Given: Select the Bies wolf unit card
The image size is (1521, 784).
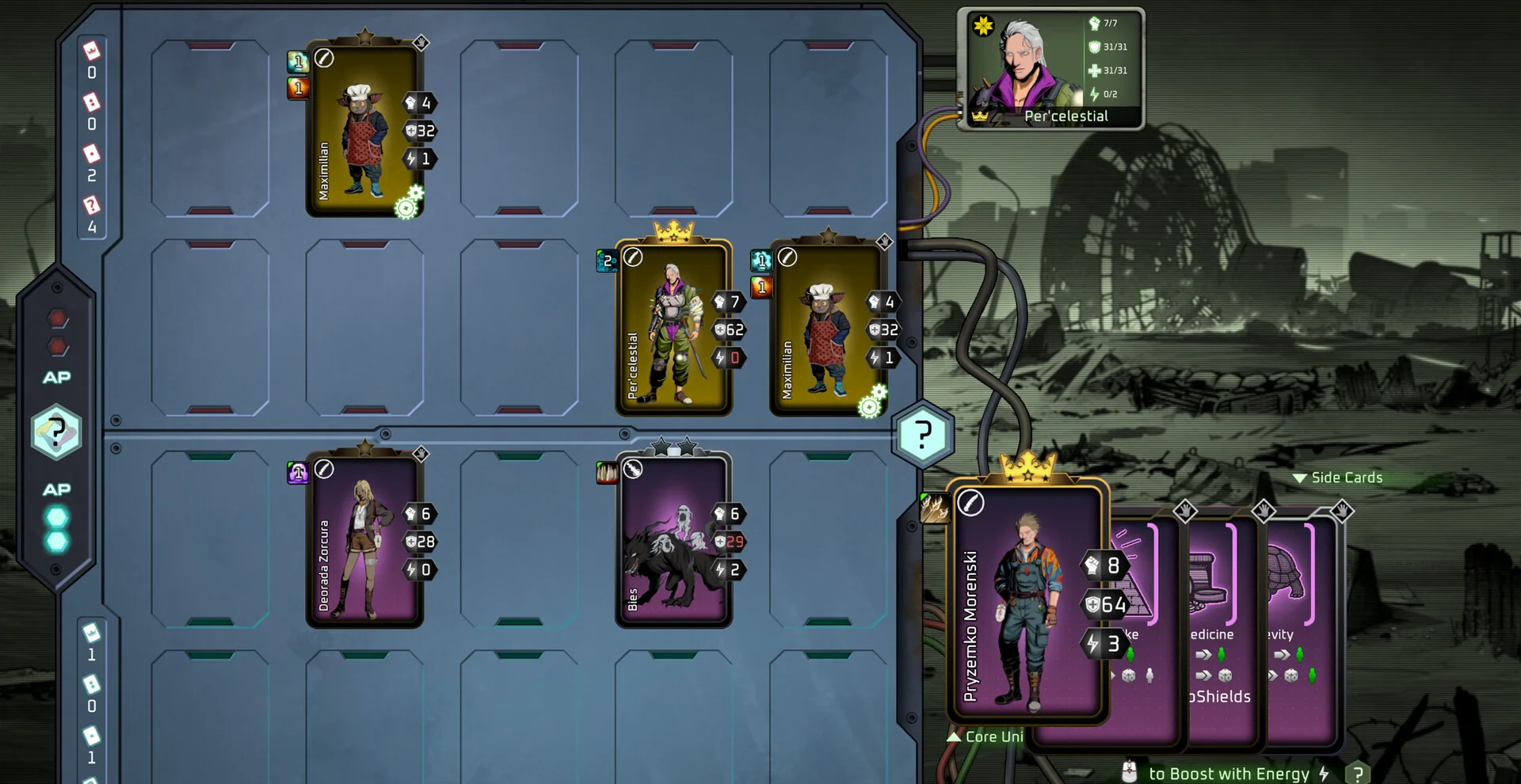Looking at the screenshot, I should click(673, 541).
